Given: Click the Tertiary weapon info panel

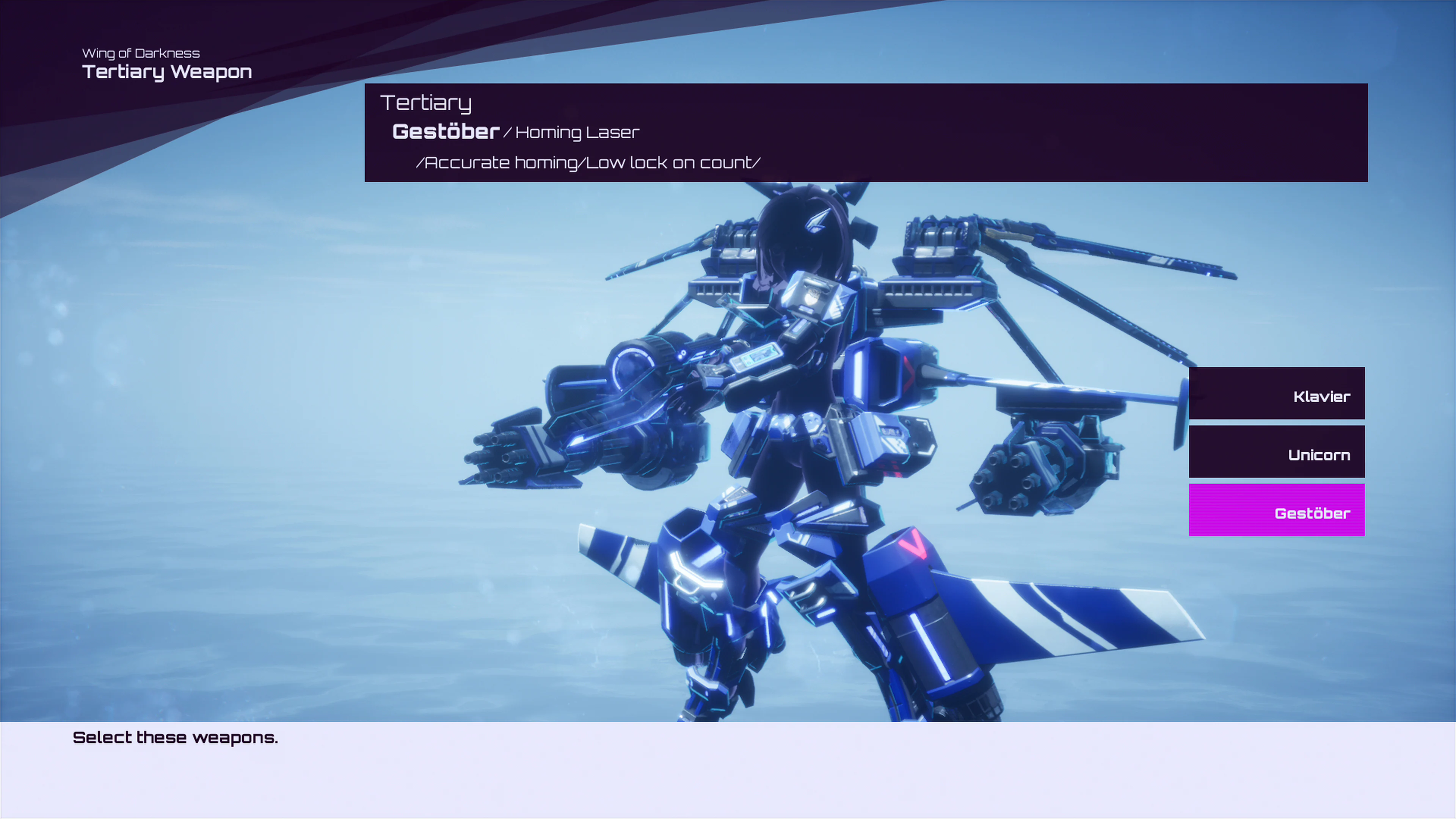Looking at the screenshot, I should click(x=865, y=132).
